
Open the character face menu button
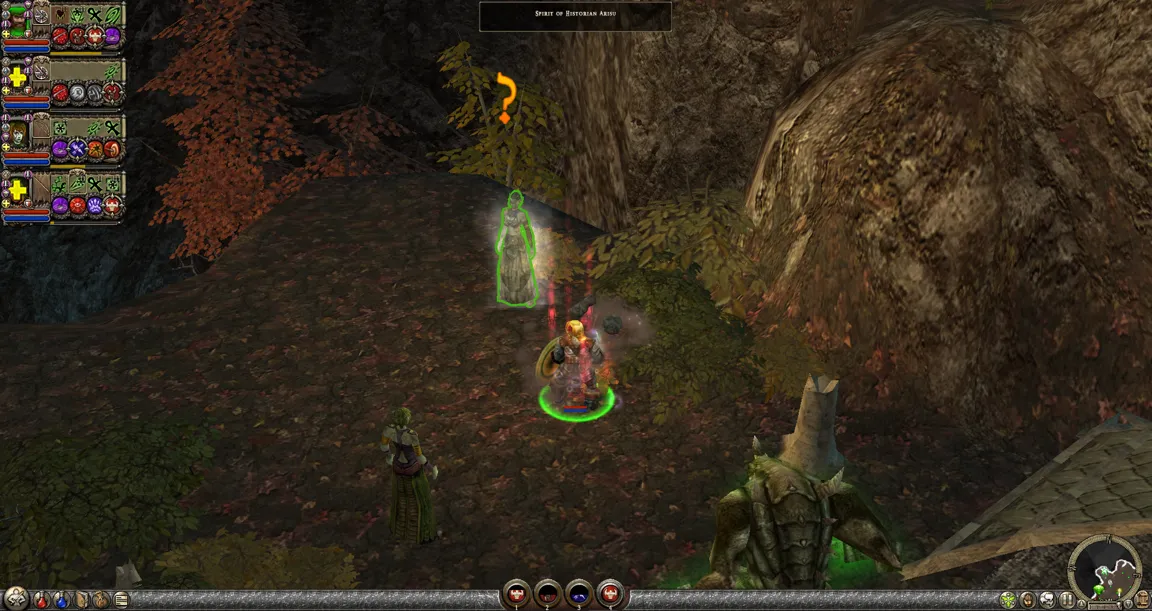[x=1027, y=600]
